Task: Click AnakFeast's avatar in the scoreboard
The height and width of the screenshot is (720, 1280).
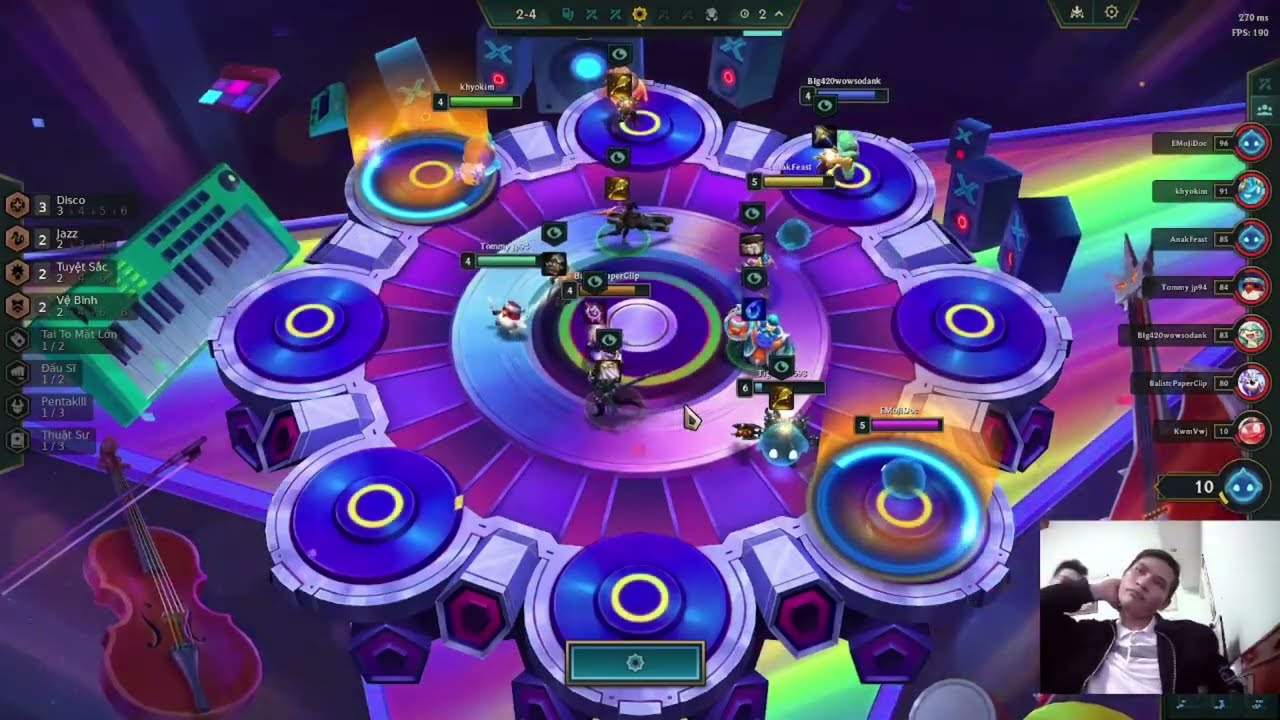Action: (x=1252, y=237)
